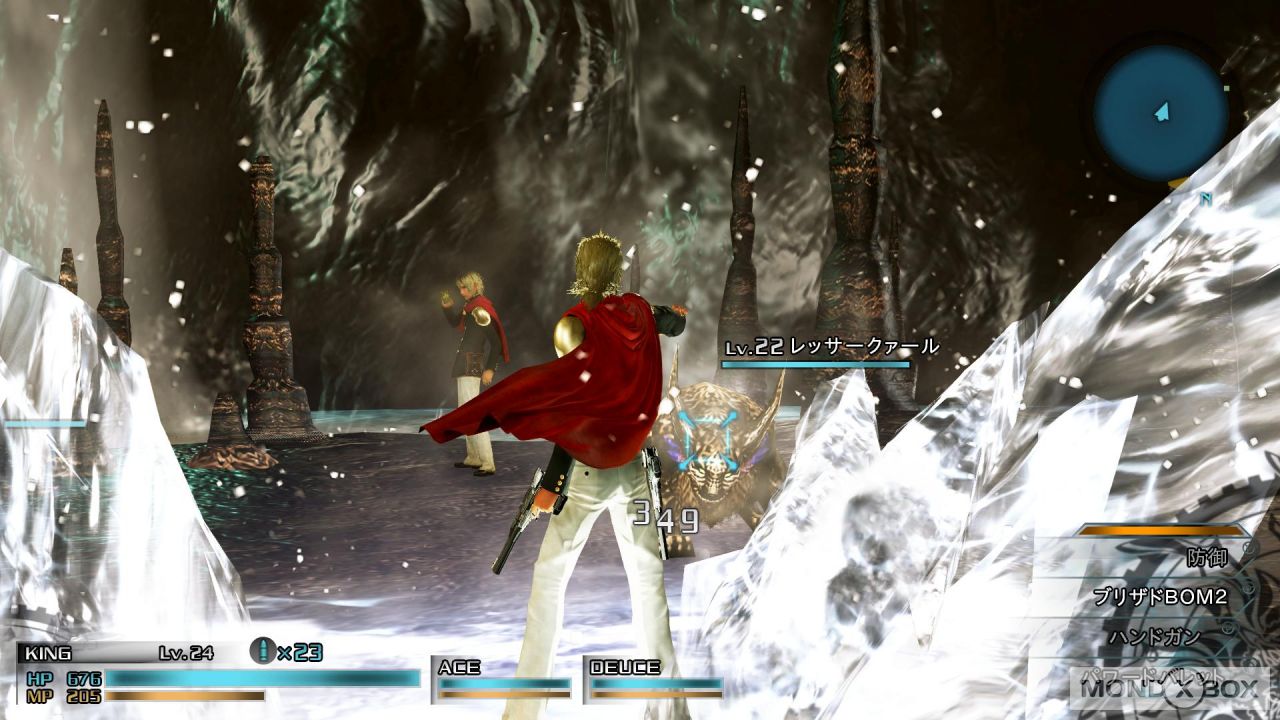The width and height of the screenshot is (1280, 720).
Task: Open the circular blue minimap
Action: click(1160, 112)
